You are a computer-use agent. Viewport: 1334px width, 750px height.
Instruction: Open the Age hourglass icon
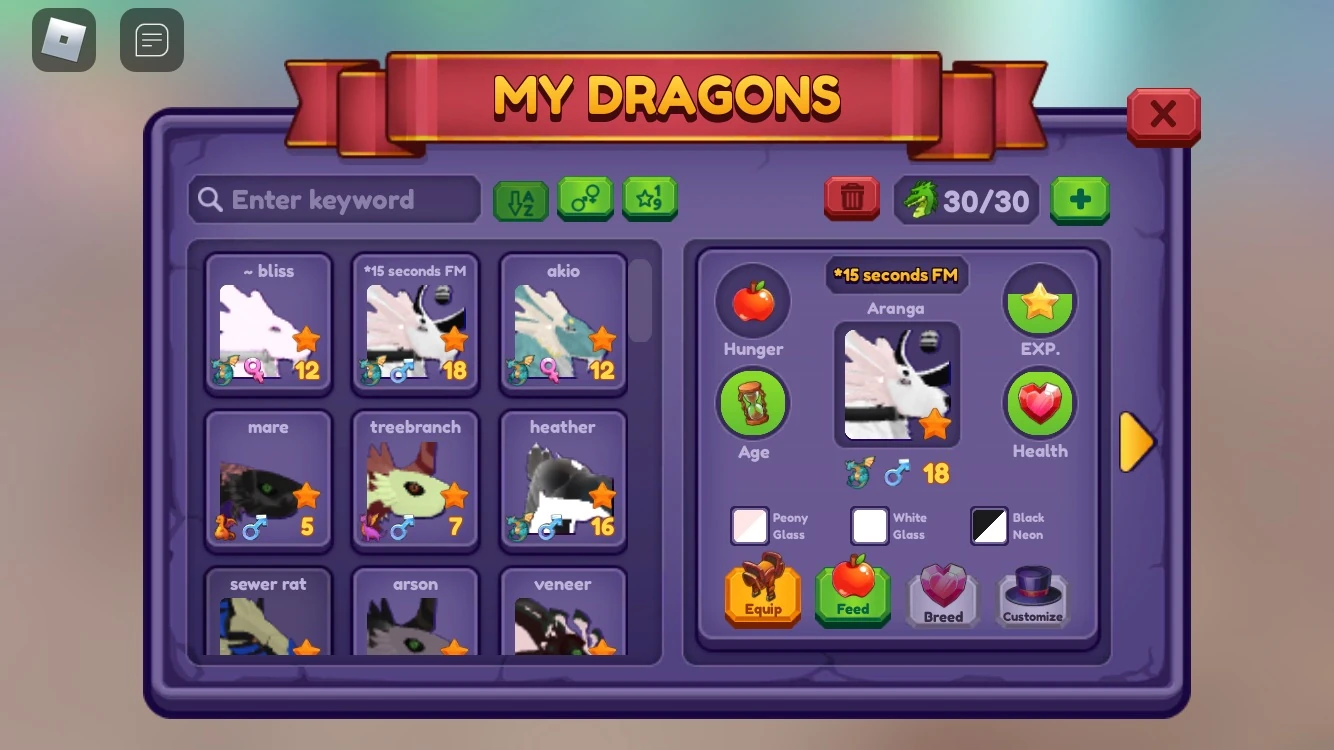(753, 403)
